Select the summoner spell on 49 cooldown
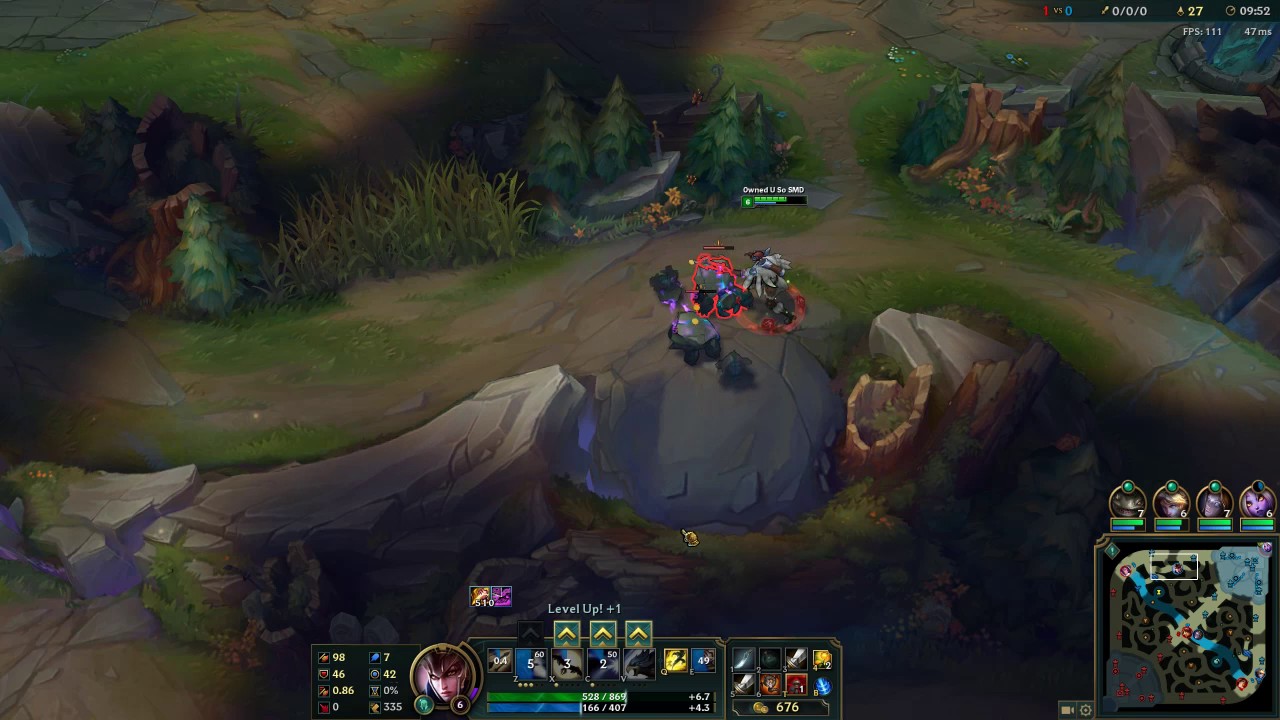The width and height of the screenshot is (1280, 720). tap(703, 661)
